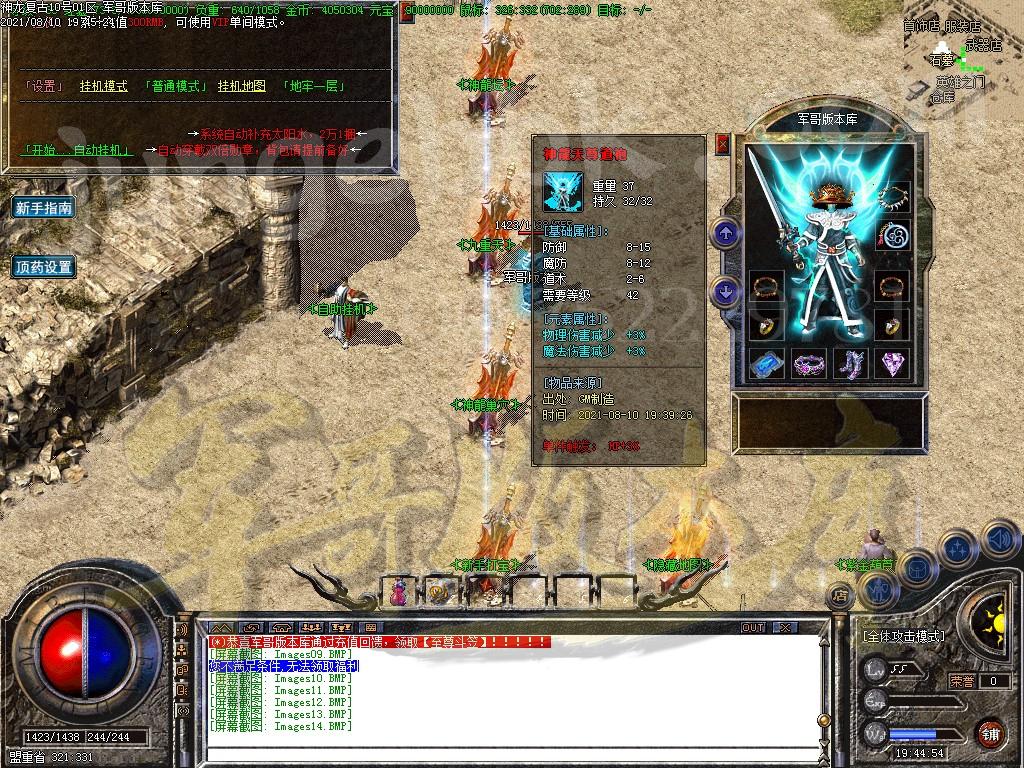Image resolution: width=1024 pixels, height=768 pixels.
Task: Click the minimap in the corner
Action: 962,60
